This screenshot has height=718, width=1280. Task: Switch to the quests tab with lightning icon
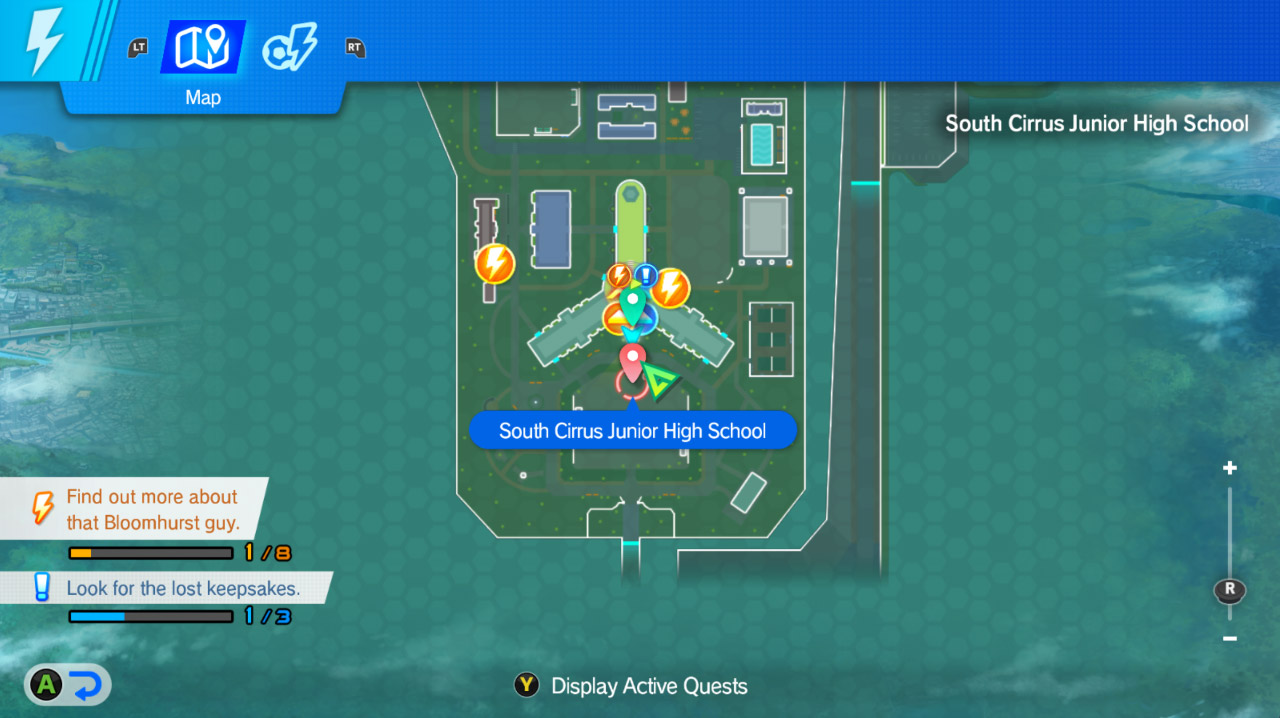(289, 47)
